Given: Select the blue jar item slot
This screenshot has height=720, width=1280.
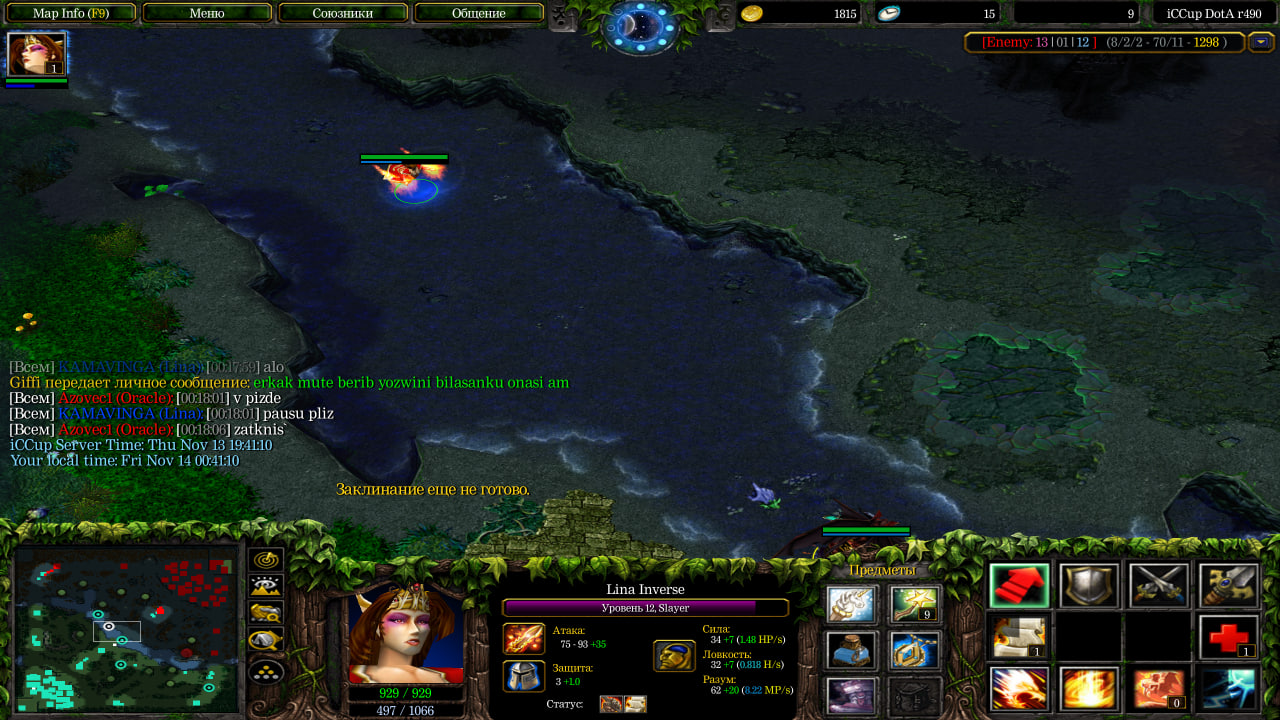Looking at the screenshot, I should point(852,650).
